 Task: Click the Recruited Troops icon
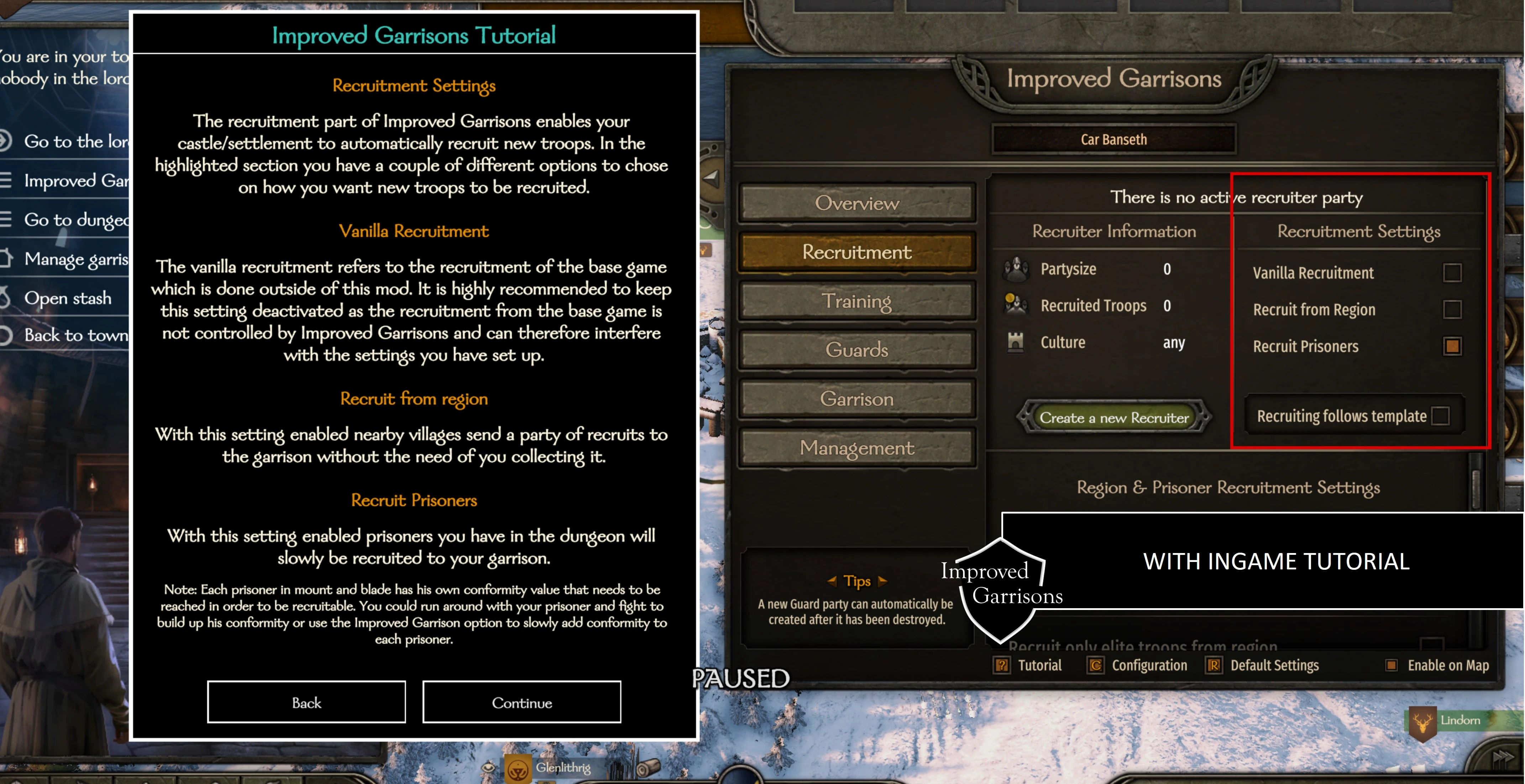tap(1017, 305)
